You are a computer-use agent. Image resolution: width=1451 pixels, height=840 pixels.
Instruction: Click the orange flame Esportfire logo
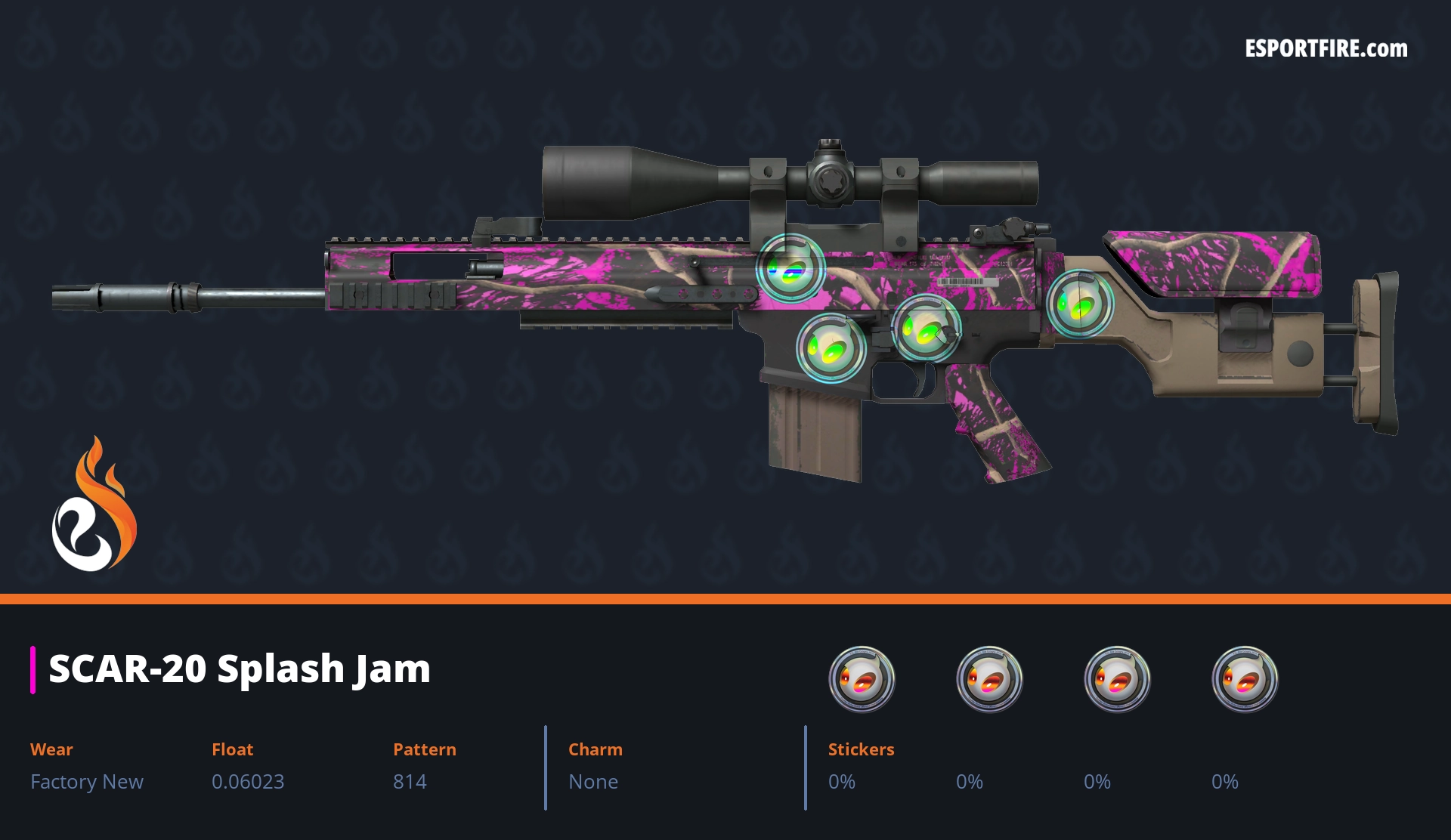click(94, 505)
